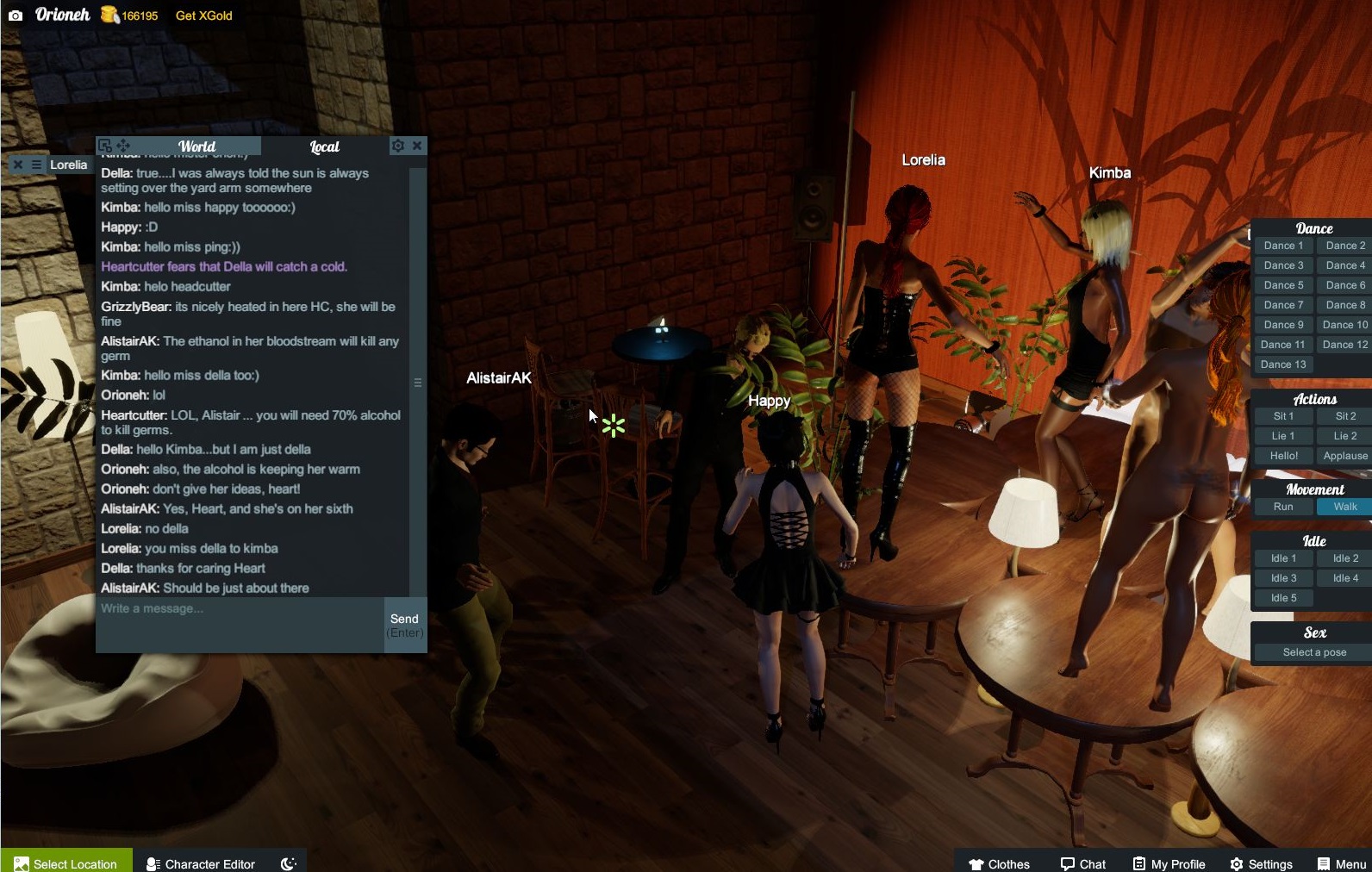The width and height of the screenshot is (1372, 872).
Task: Start Dance 7 animation
Action: click(x=1282, y=304)
